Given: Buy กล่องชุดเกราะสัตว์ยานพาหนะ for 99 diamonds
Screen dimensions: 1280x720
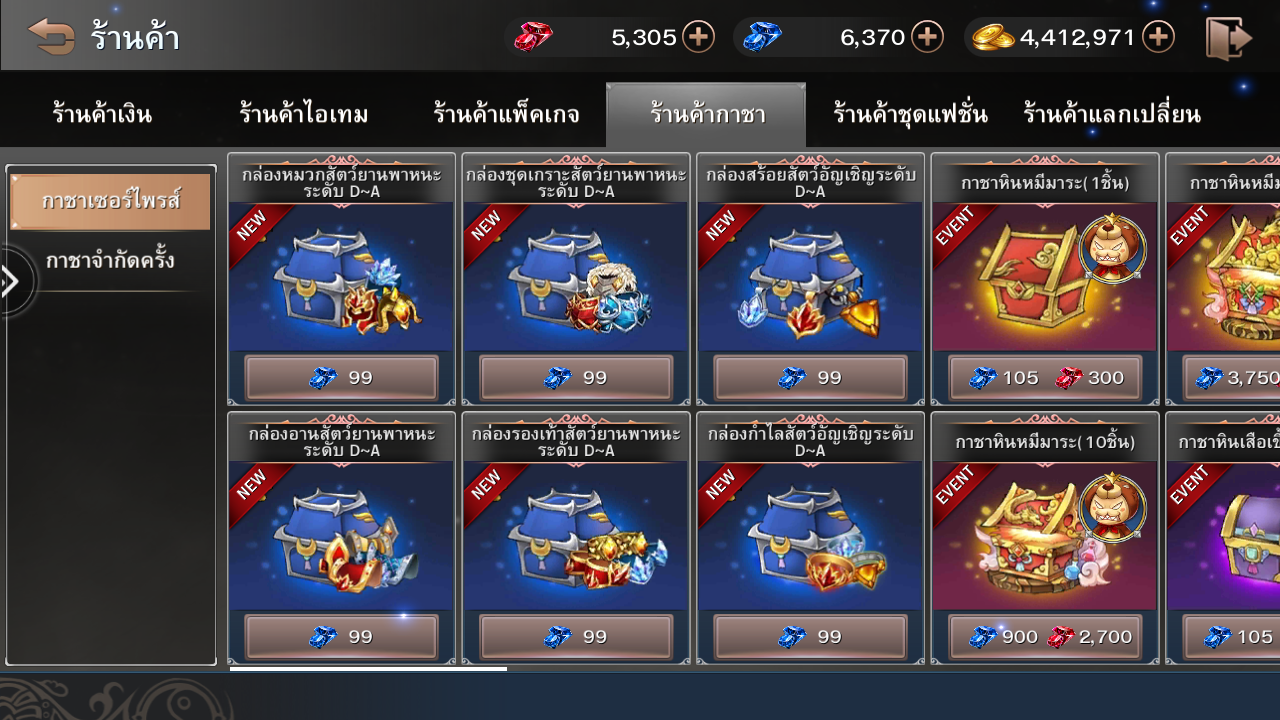Looking at the screenshot, I should (576, 378).
